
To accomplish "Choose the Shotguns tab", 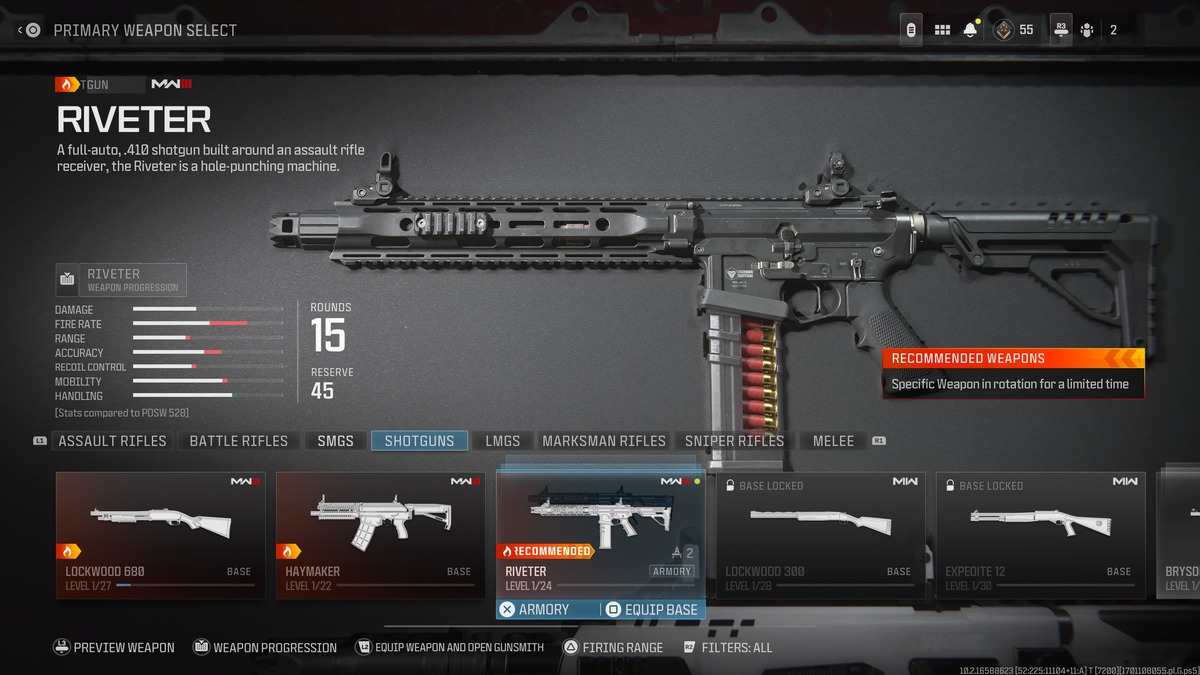I will [419, 441].
